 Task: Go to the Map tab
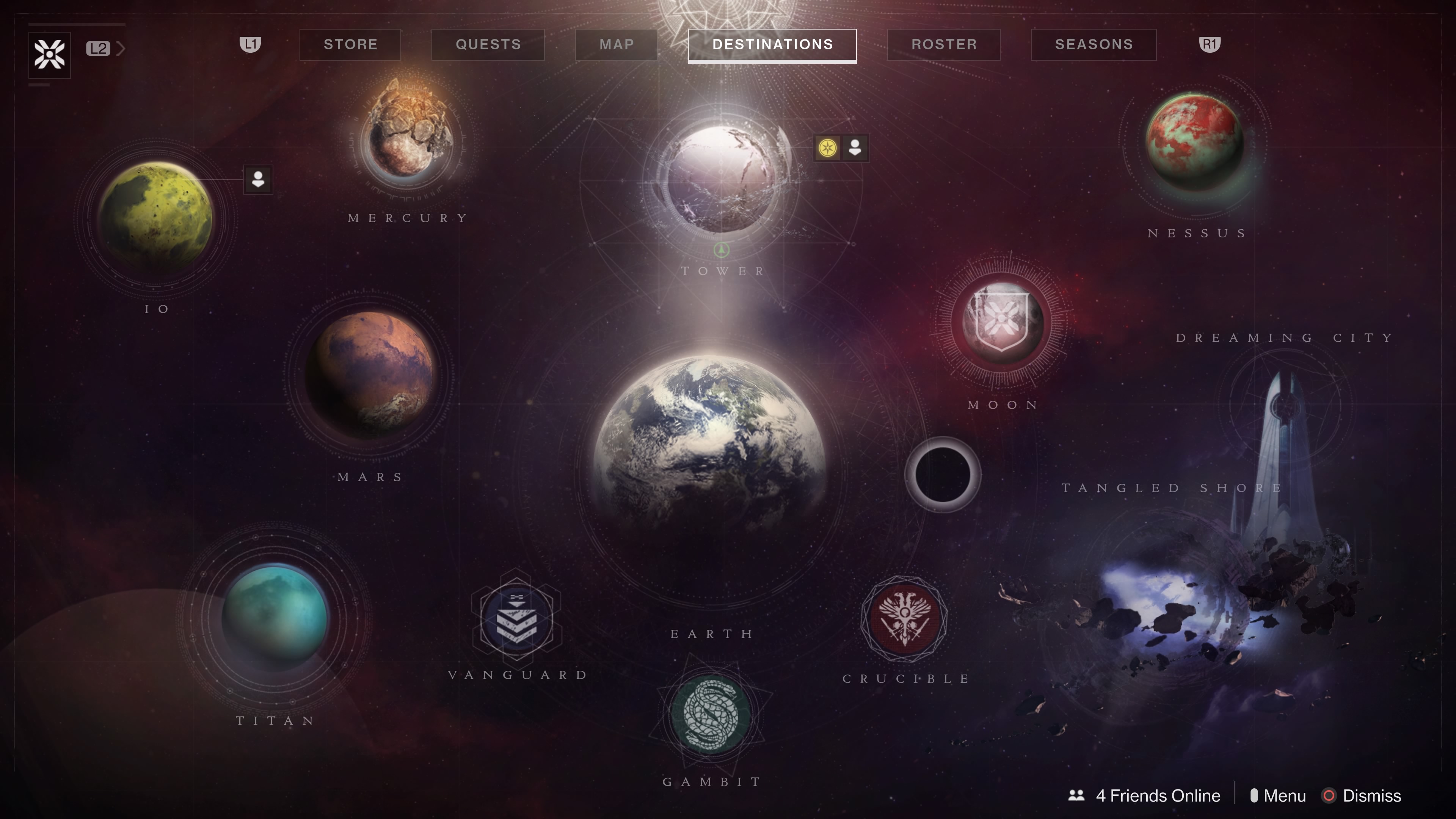(x=616, y=45)
